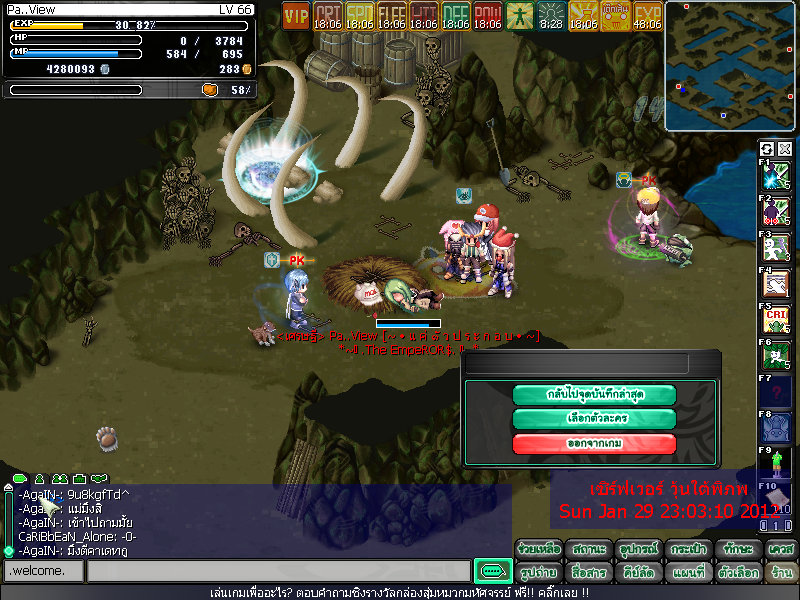Screen dimensions: 800x600
Task: Open the อุปกรณ์ equipment window
Action: (638, 549)
